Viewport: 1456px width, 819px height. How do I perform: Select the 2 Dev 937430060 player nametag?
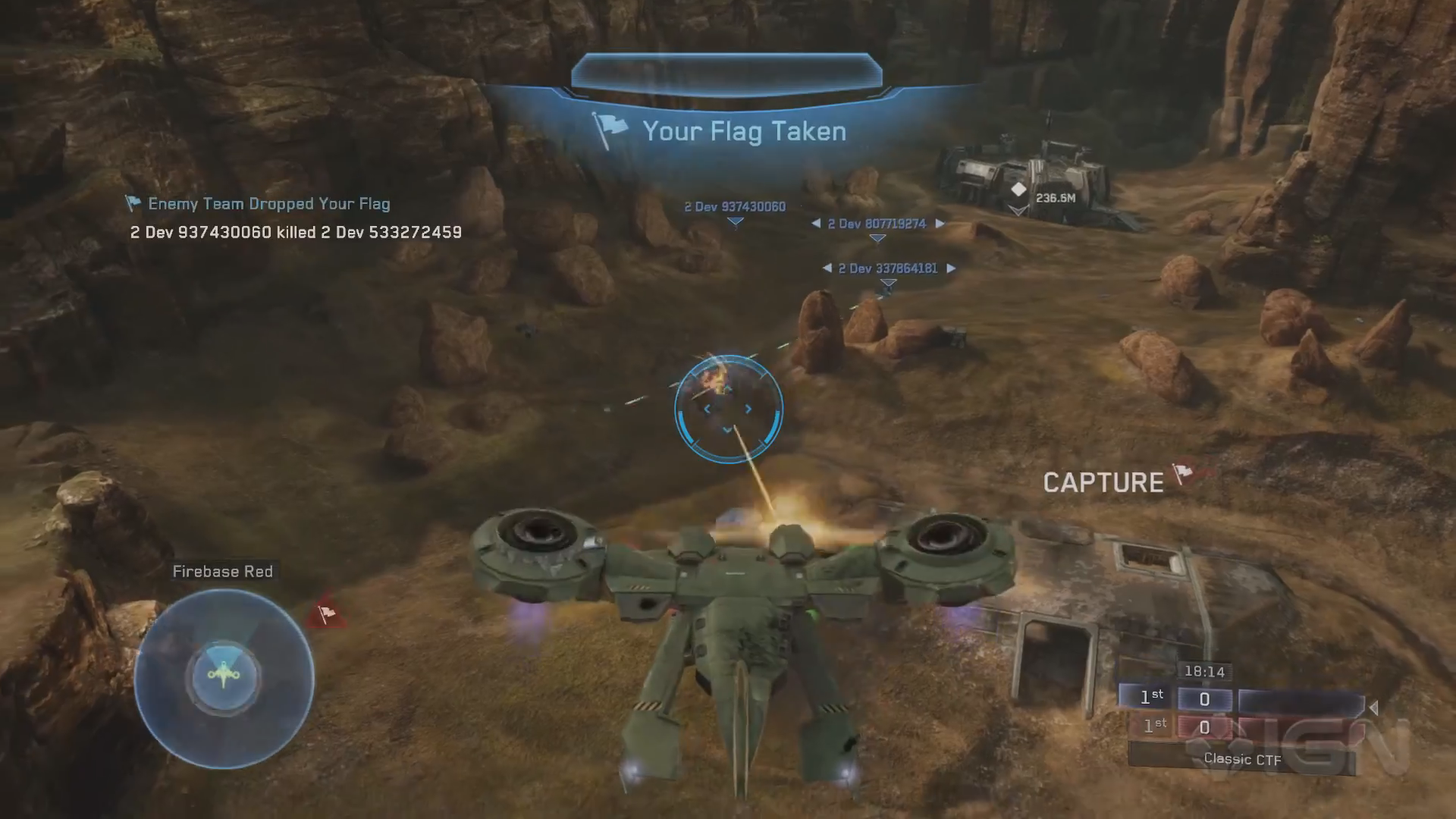(735, 207)
